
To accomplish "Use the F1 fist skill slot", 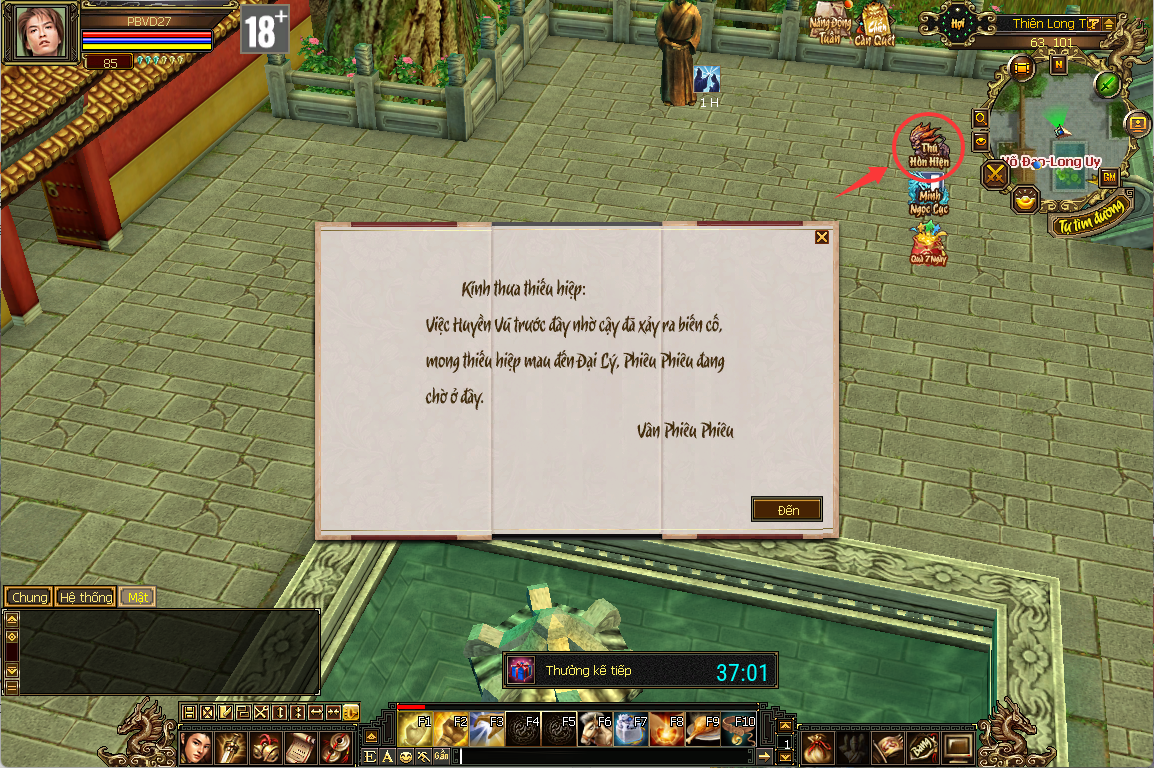I will coord(415,730).
